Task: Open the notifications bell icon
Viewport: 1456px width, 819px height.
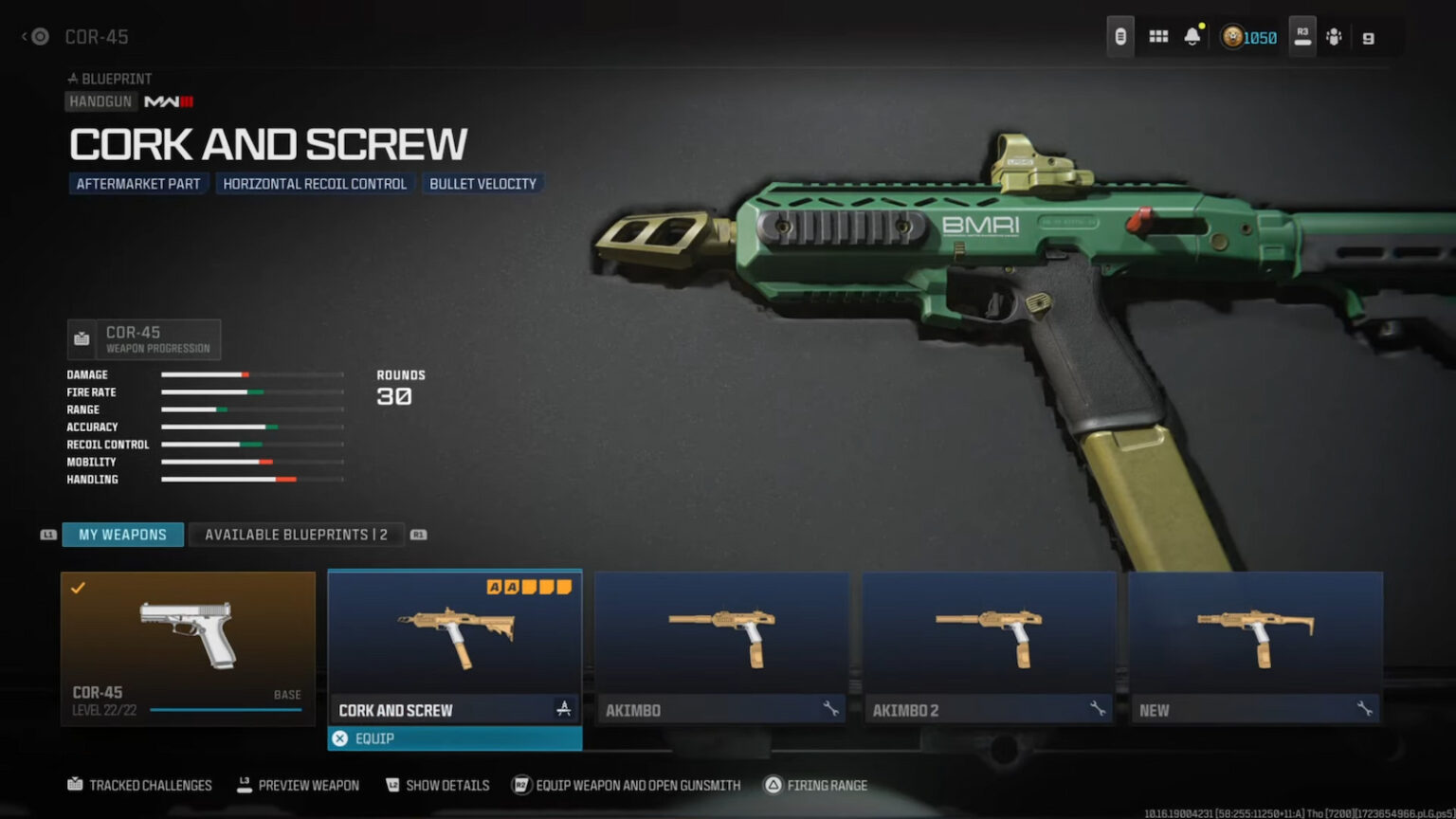Action: 1192,36
